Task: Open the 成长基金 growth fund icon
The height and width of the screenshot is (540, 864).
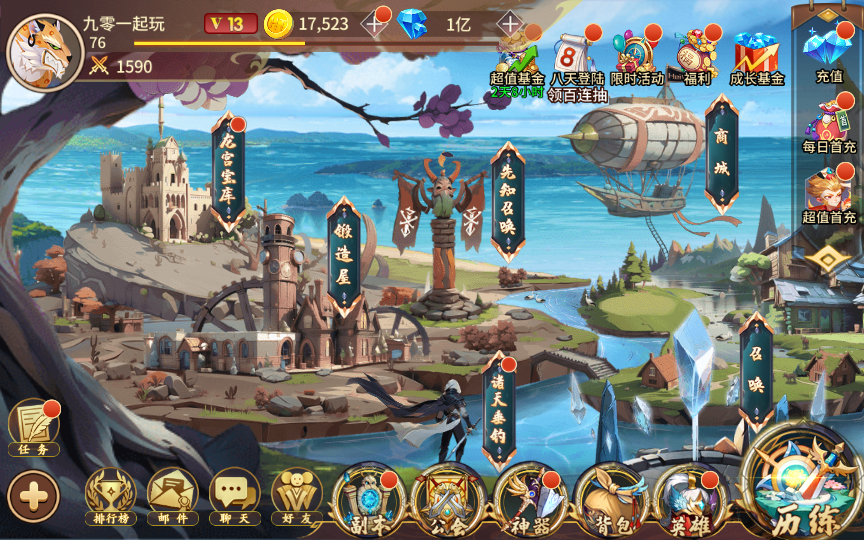Action: (x=756, y=55)
